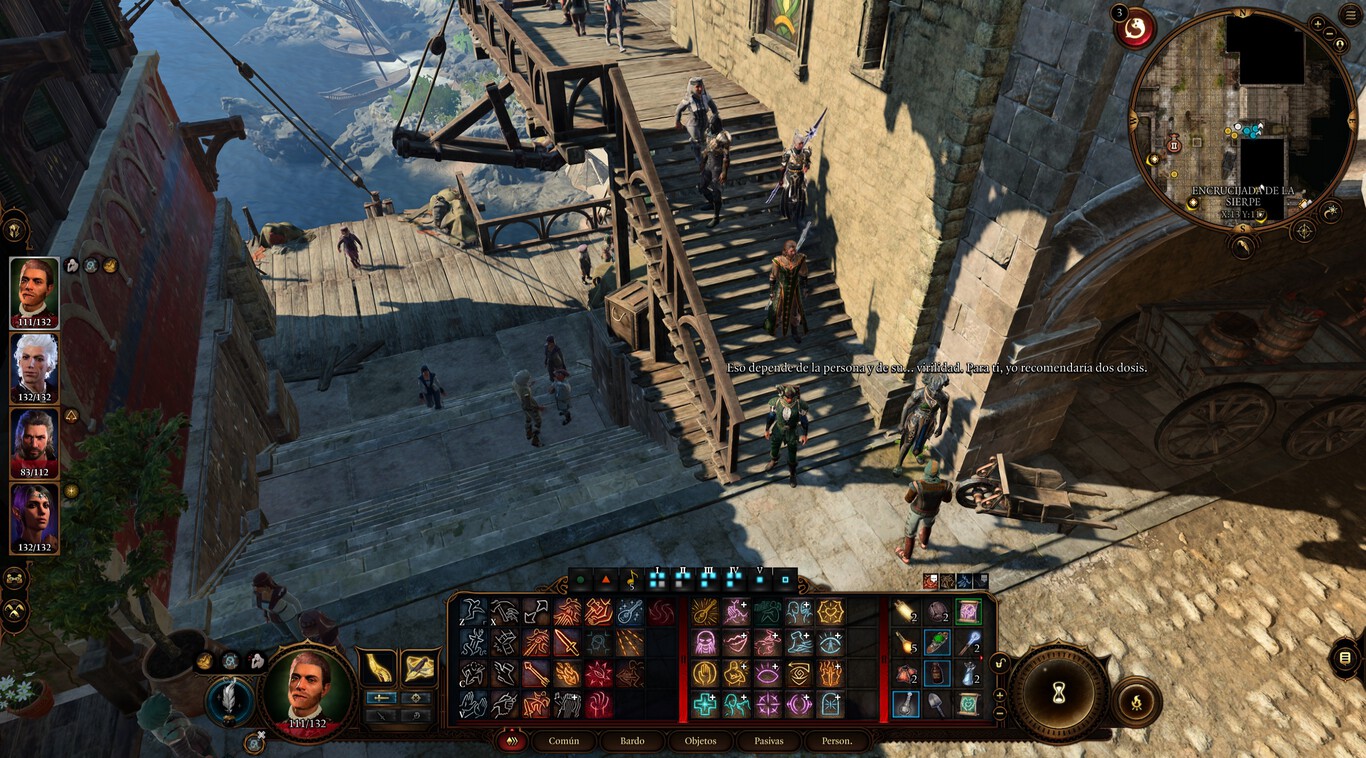Cast the teal cross healing spell
The width and height of the screenshot is (1366, 758).
(x=705, y=704)
